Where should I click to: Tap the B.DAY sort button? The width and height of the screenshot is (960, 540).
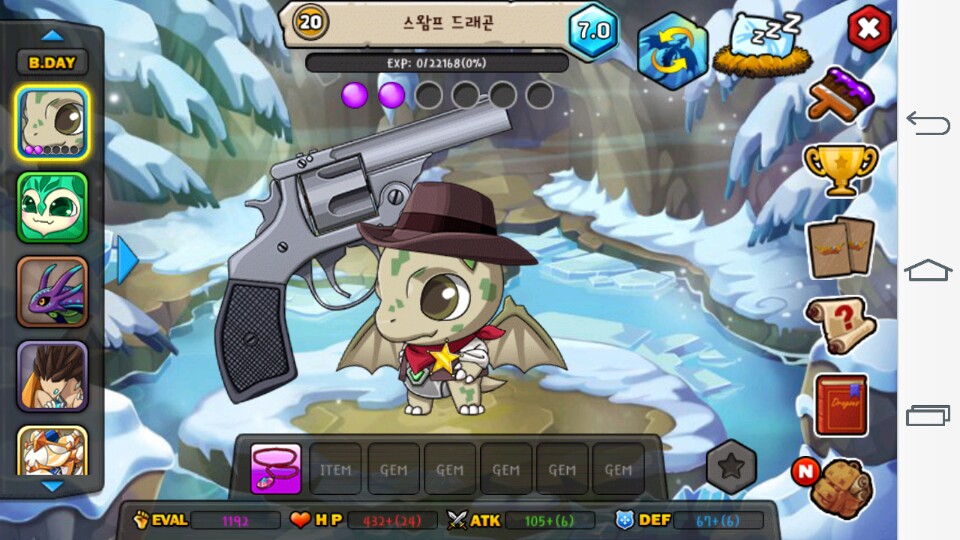pos(52,62)
